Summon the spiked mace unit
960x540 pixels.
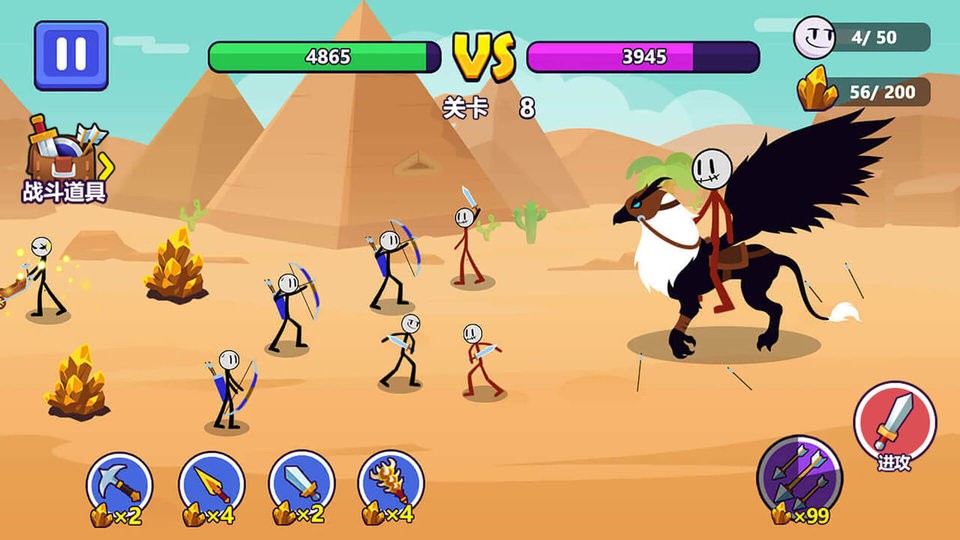click(391, 484)
